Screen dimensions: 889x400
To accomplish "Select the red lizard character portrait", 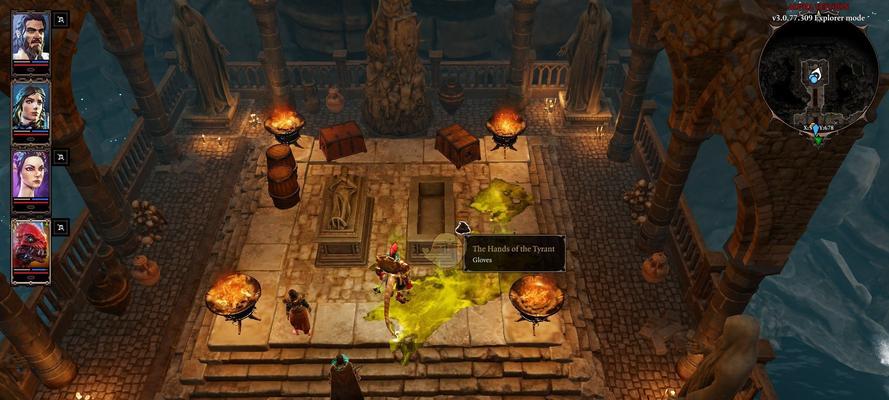I will pyautogui.click(x=30, y=246).
